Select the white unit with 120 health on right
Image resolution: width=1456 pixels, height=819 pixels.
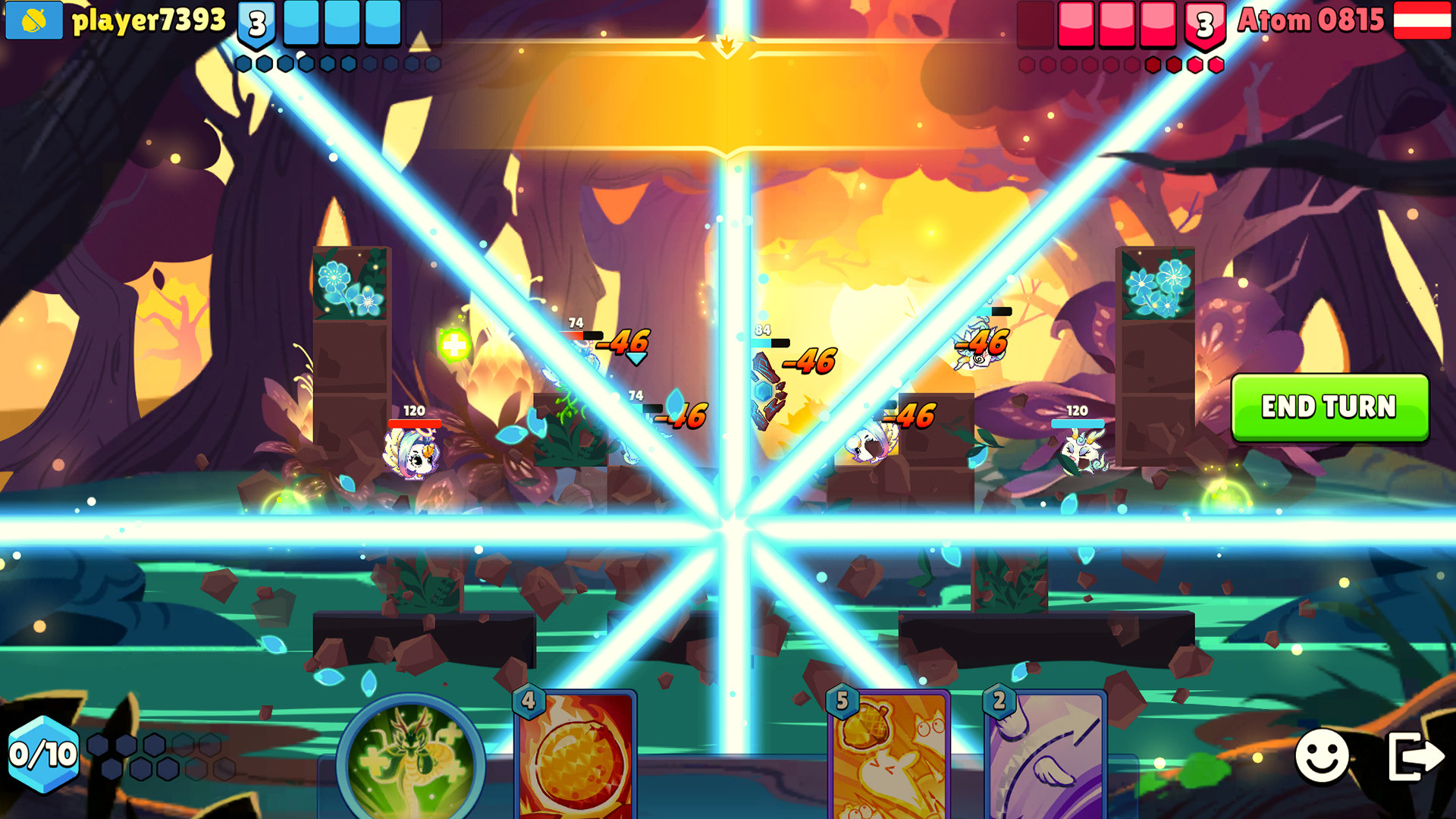coord(1081,451)
